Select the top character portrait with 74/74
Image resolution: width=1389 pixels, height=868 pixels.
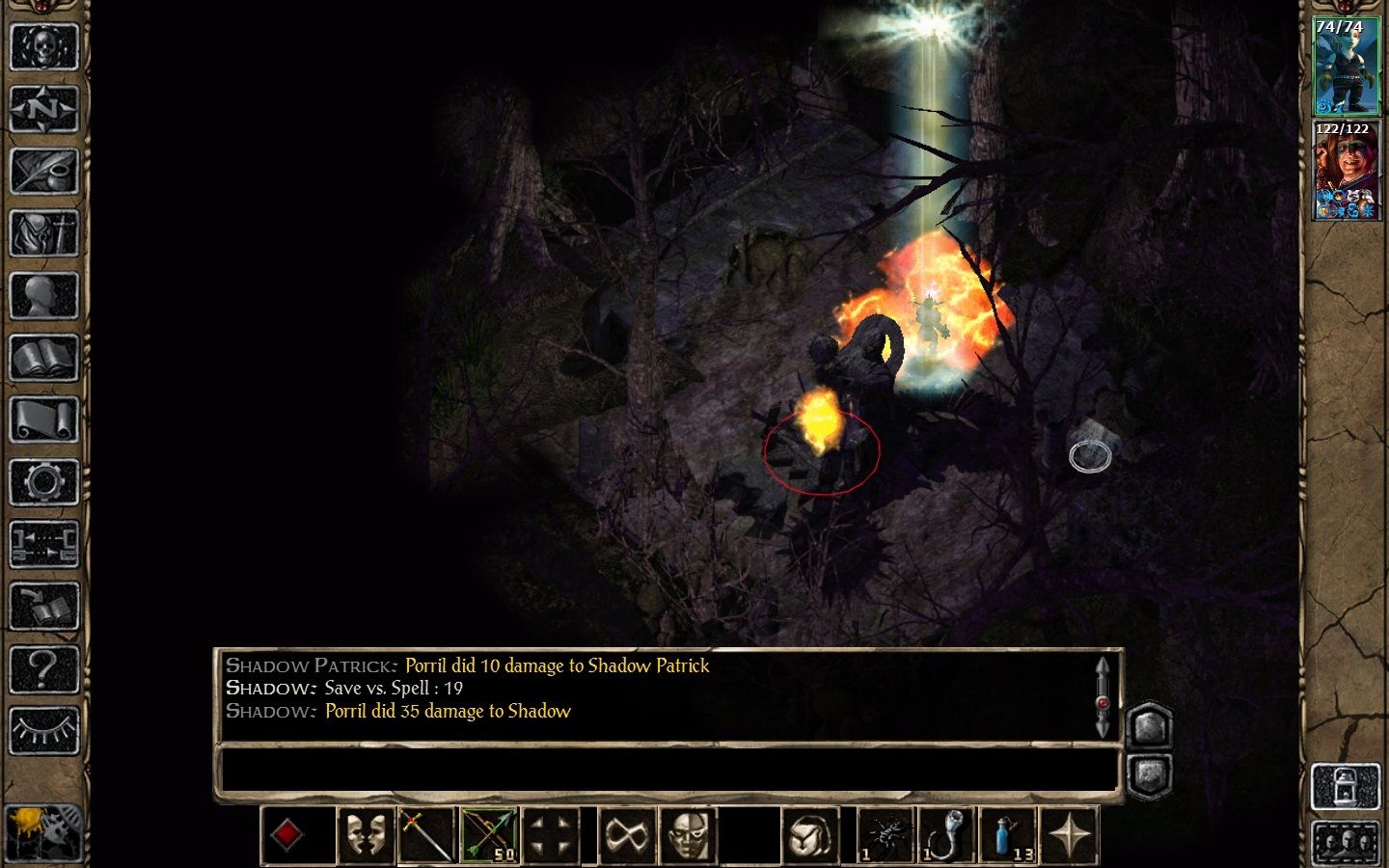[1346, 66]
